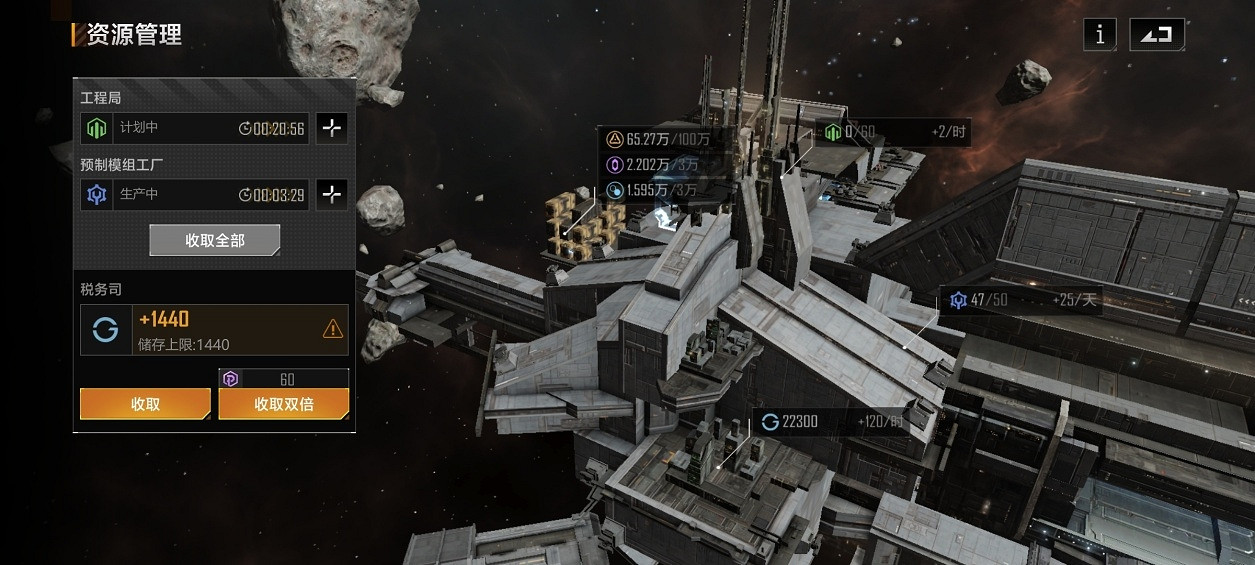Image resolution: width=1255 pixels, height=565 pixels.
Task: Collect tax revenue with 收取 button
Action: (x=145, y=404)
